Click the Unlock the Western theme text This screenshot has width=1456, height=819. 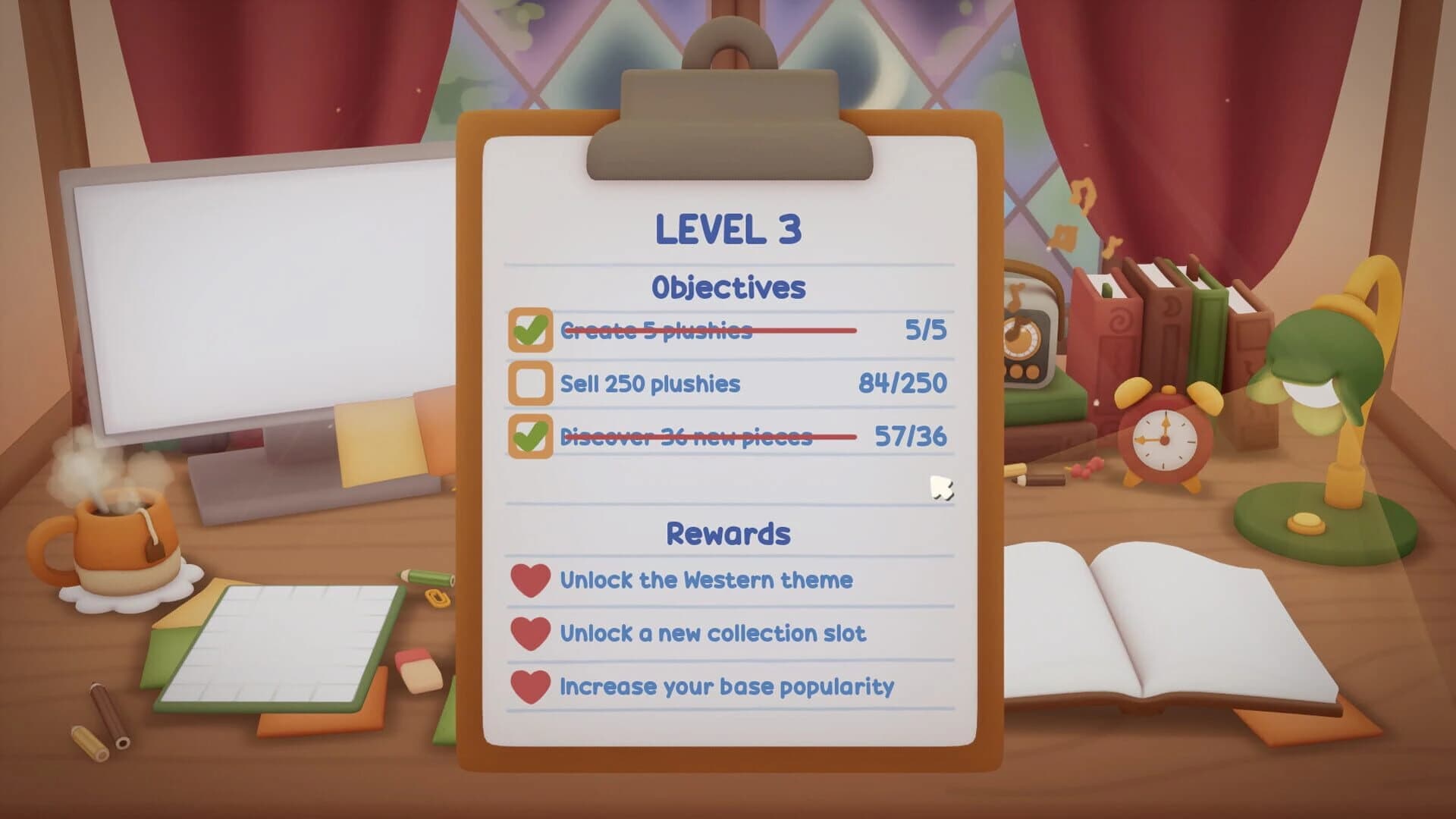click(x=705, y=580)
